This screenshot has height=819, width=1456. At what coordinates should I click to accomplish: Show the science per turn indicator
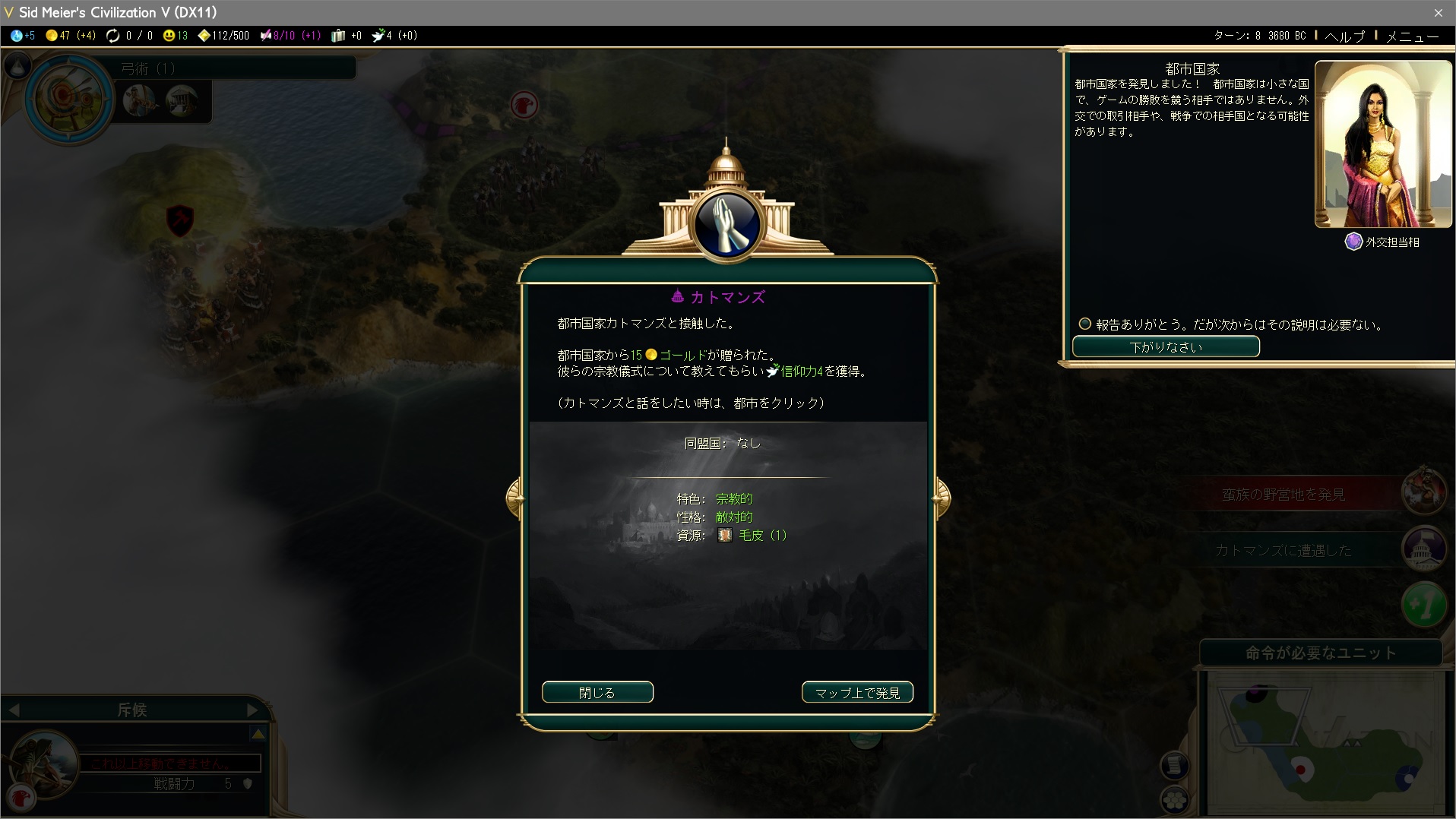coord(23,36)
